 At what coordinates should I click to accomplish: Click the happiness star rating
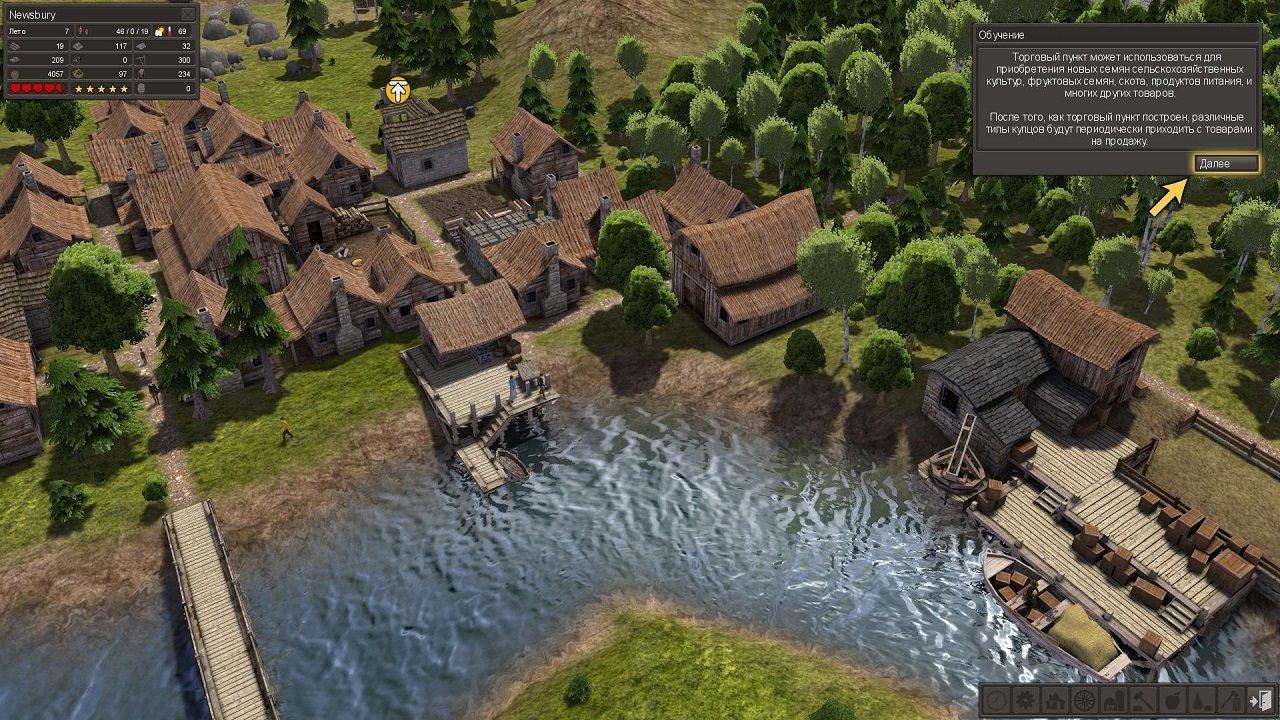click(100, 89)
